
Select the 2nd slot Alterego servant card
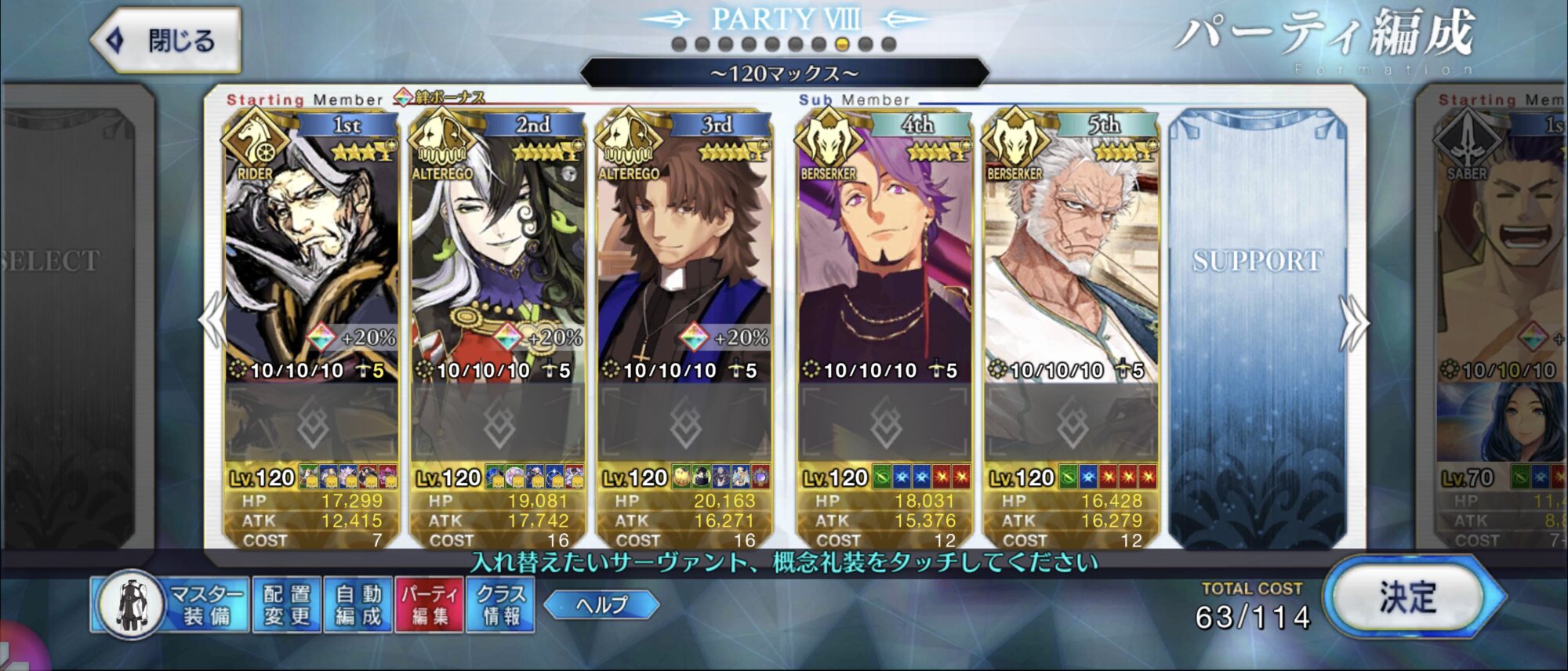point(498,251)
